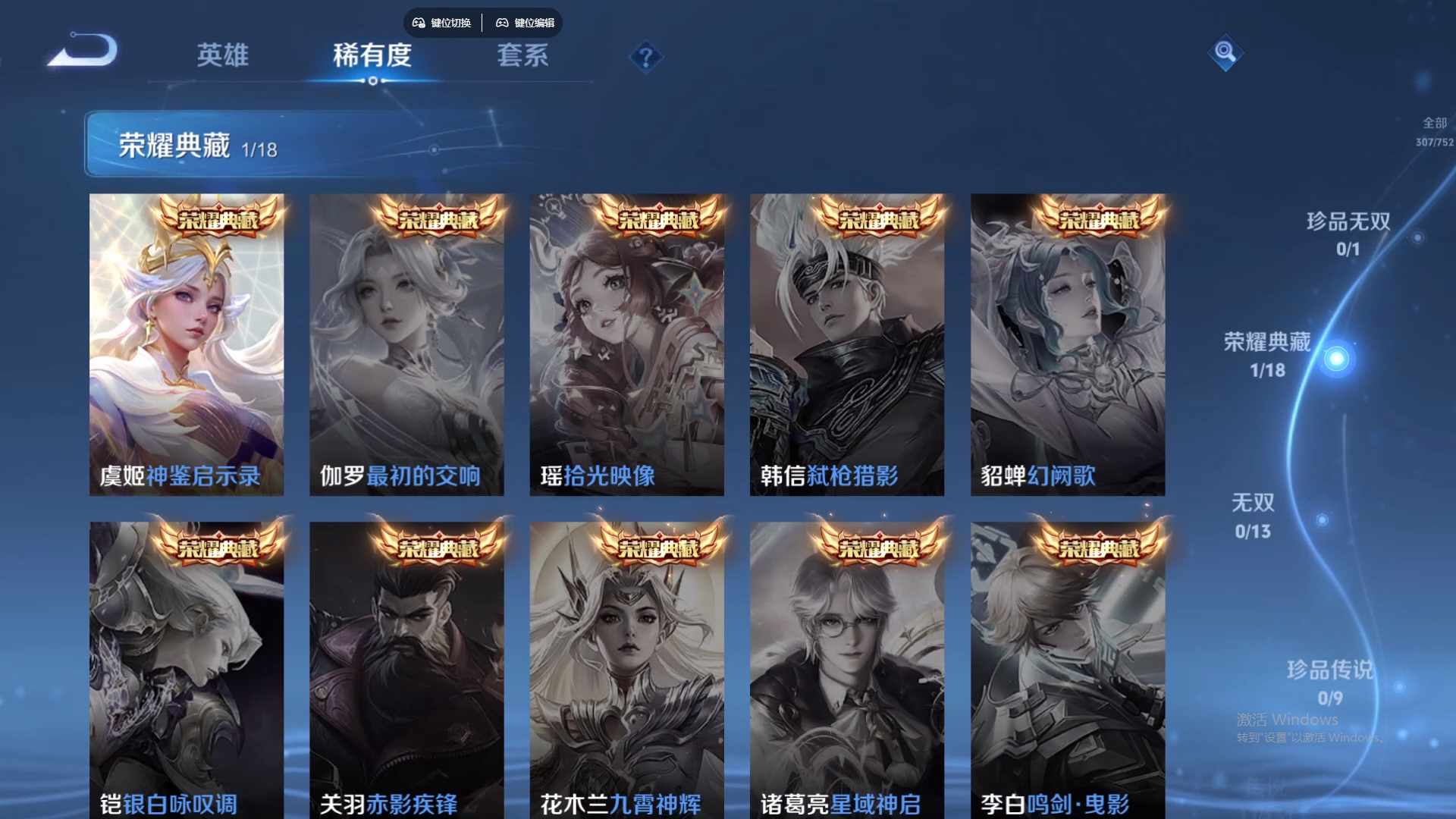1456x819 pixels.
Task: Open the skin search magnifier icon
Action: pos(1226,55)
